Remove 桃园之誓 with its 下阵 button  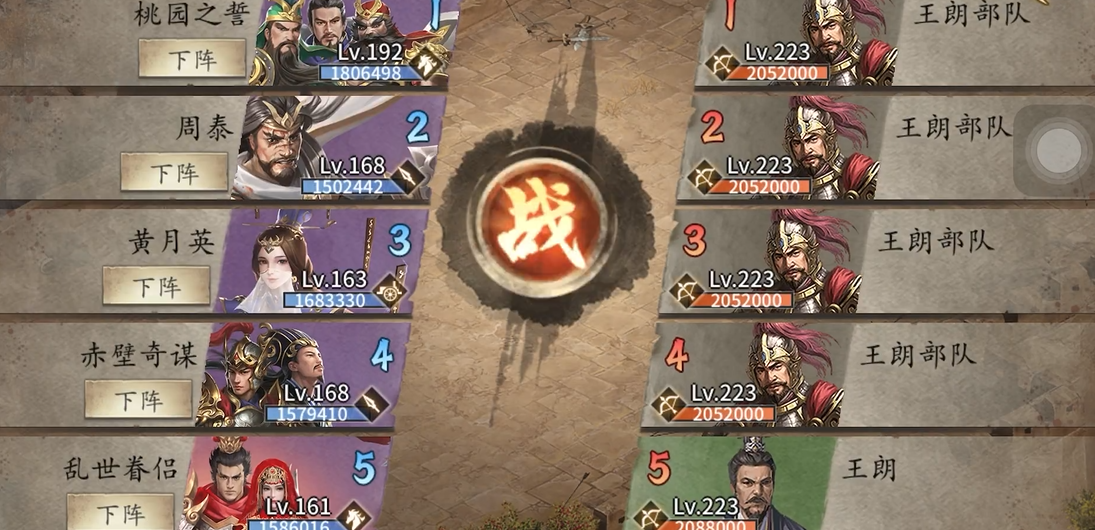click(x=192, y=58)
